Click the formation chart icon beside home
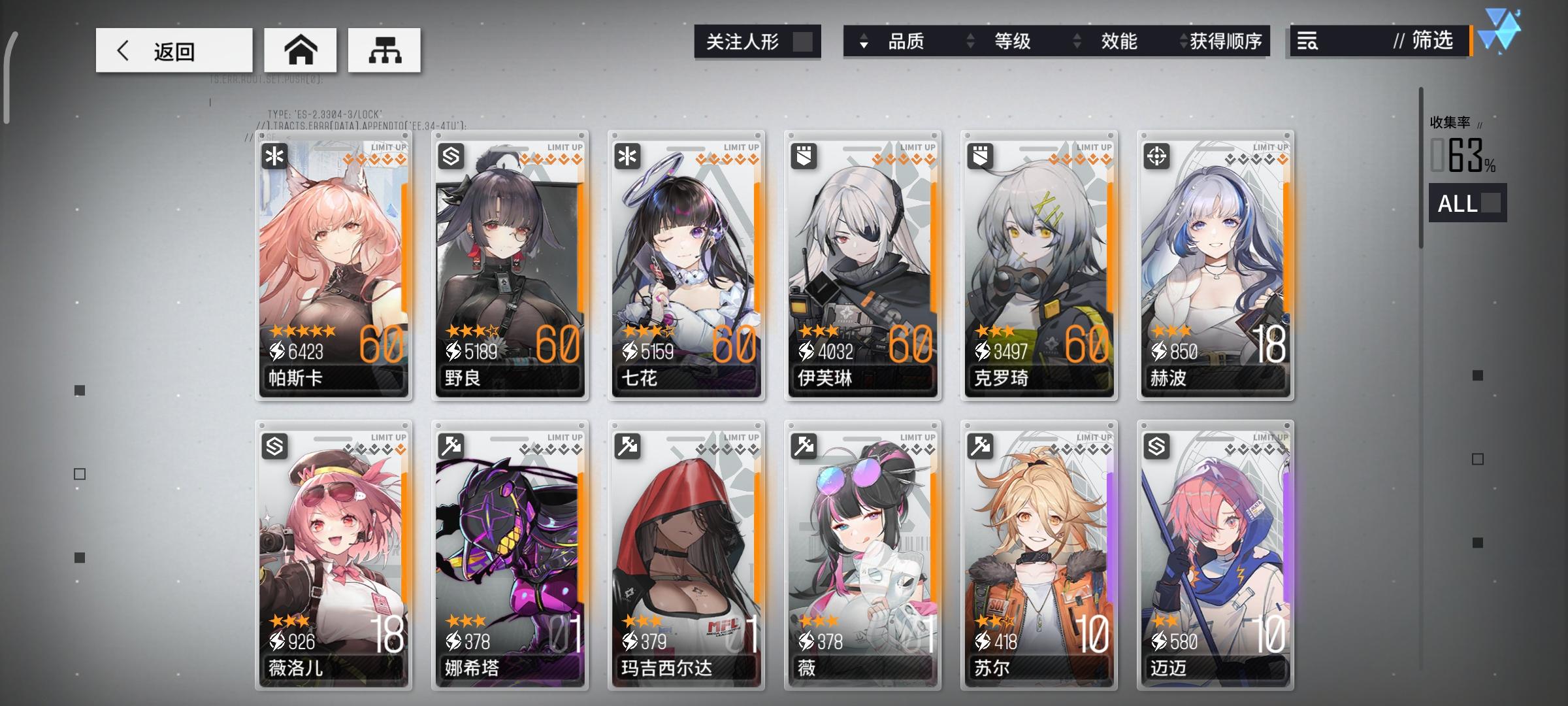Image resolution: width=1568 pixels, height=706 pixels. click(384, 49)
